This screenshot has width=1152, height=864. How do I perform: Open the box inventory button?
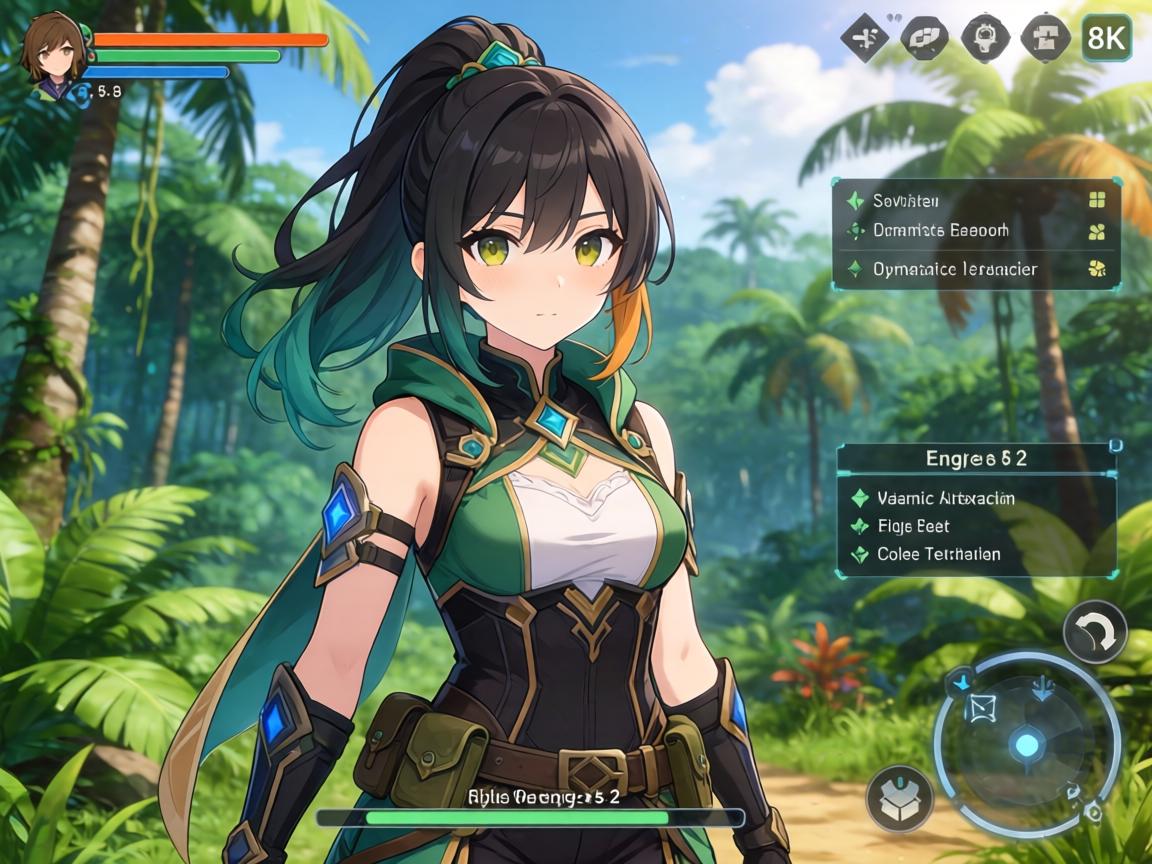pyautogui.click(x=899, y=798)
